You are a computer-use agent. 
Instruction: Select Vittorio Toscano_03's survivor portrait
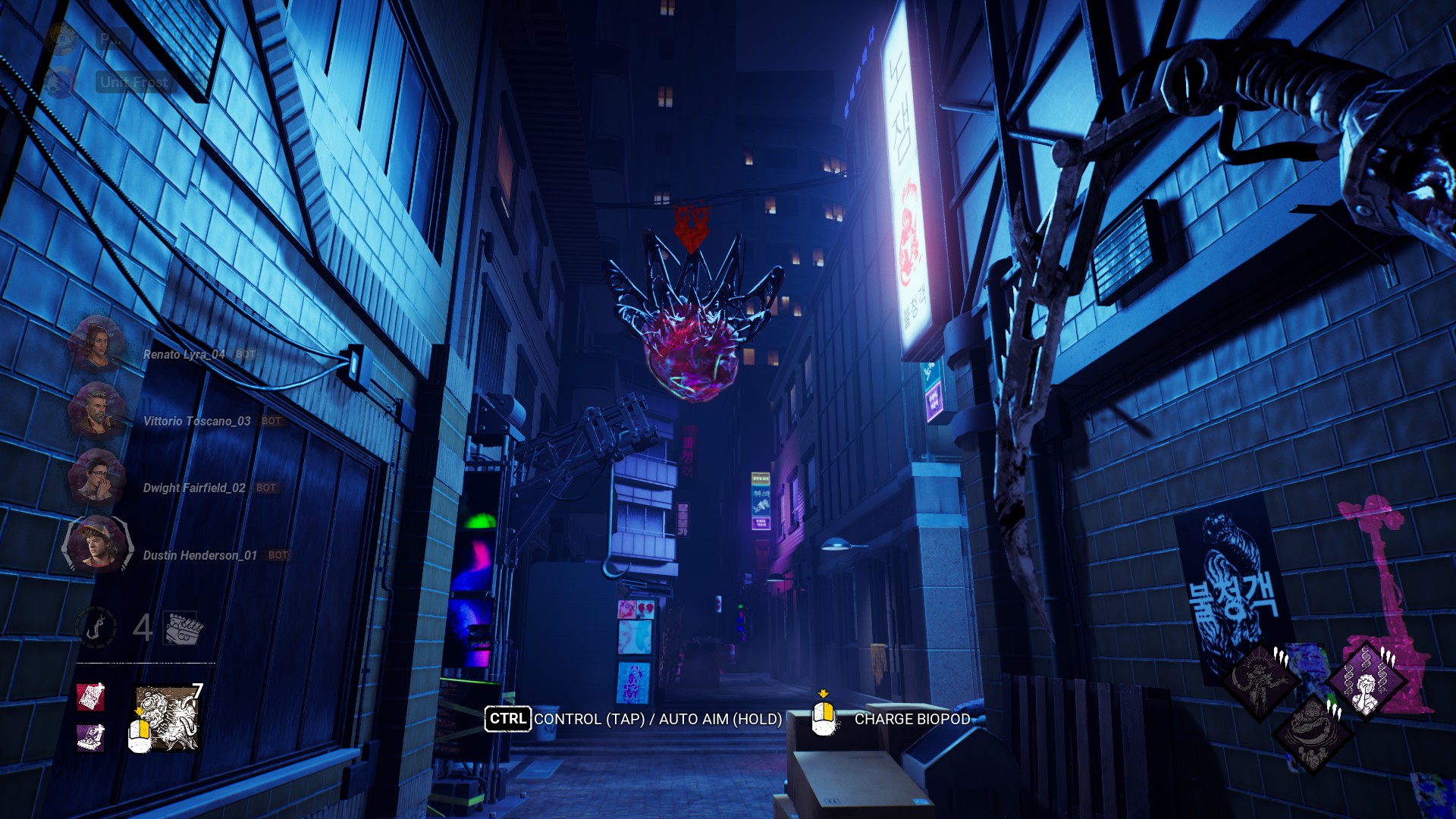[96, 410]
